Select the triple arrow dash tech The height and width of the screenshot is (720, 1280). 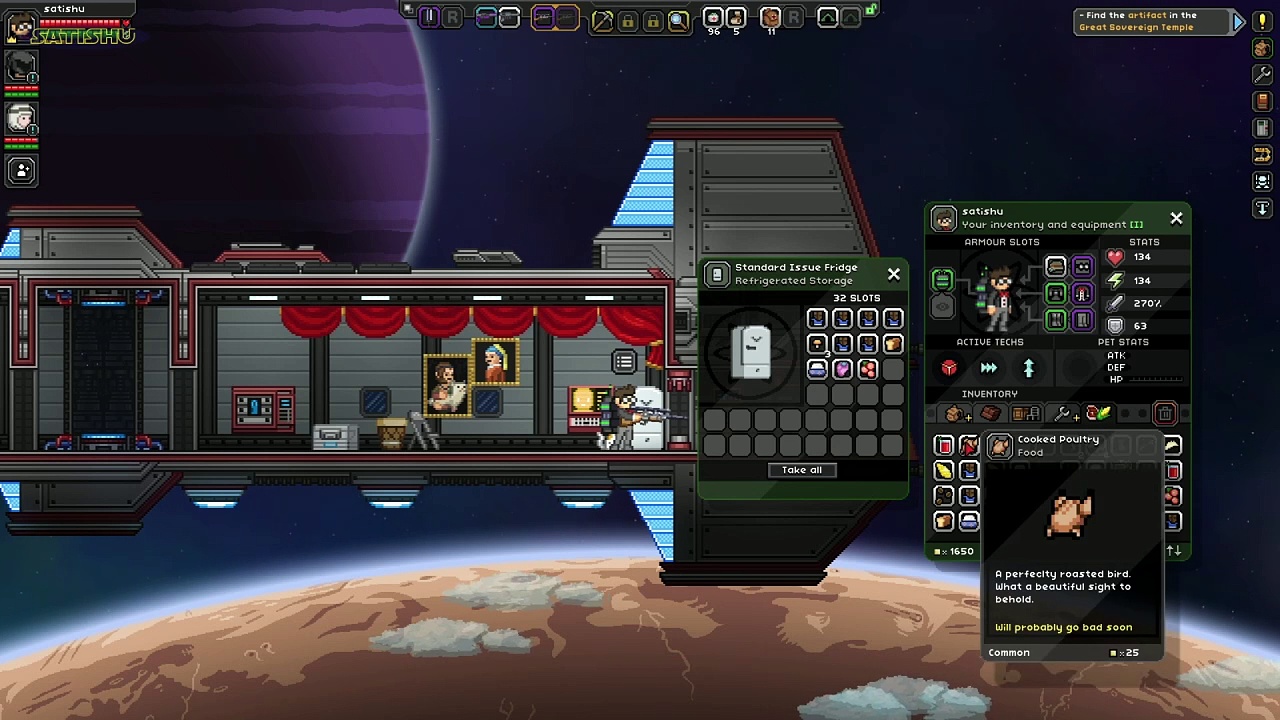[988, 368]
